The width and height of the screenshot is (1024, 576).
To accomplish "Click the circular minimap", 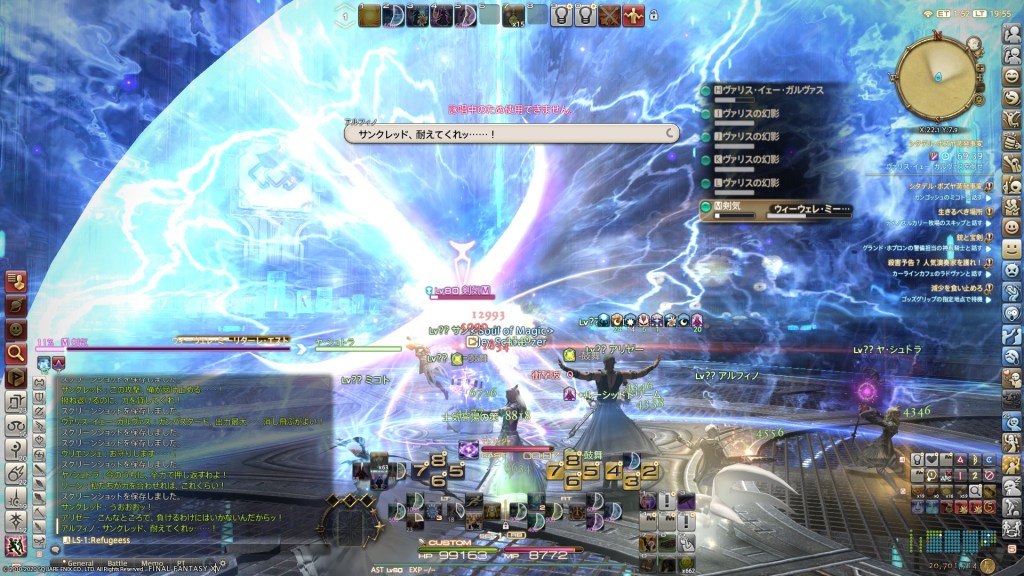I will pyautogui.click(x=938, y=75).
